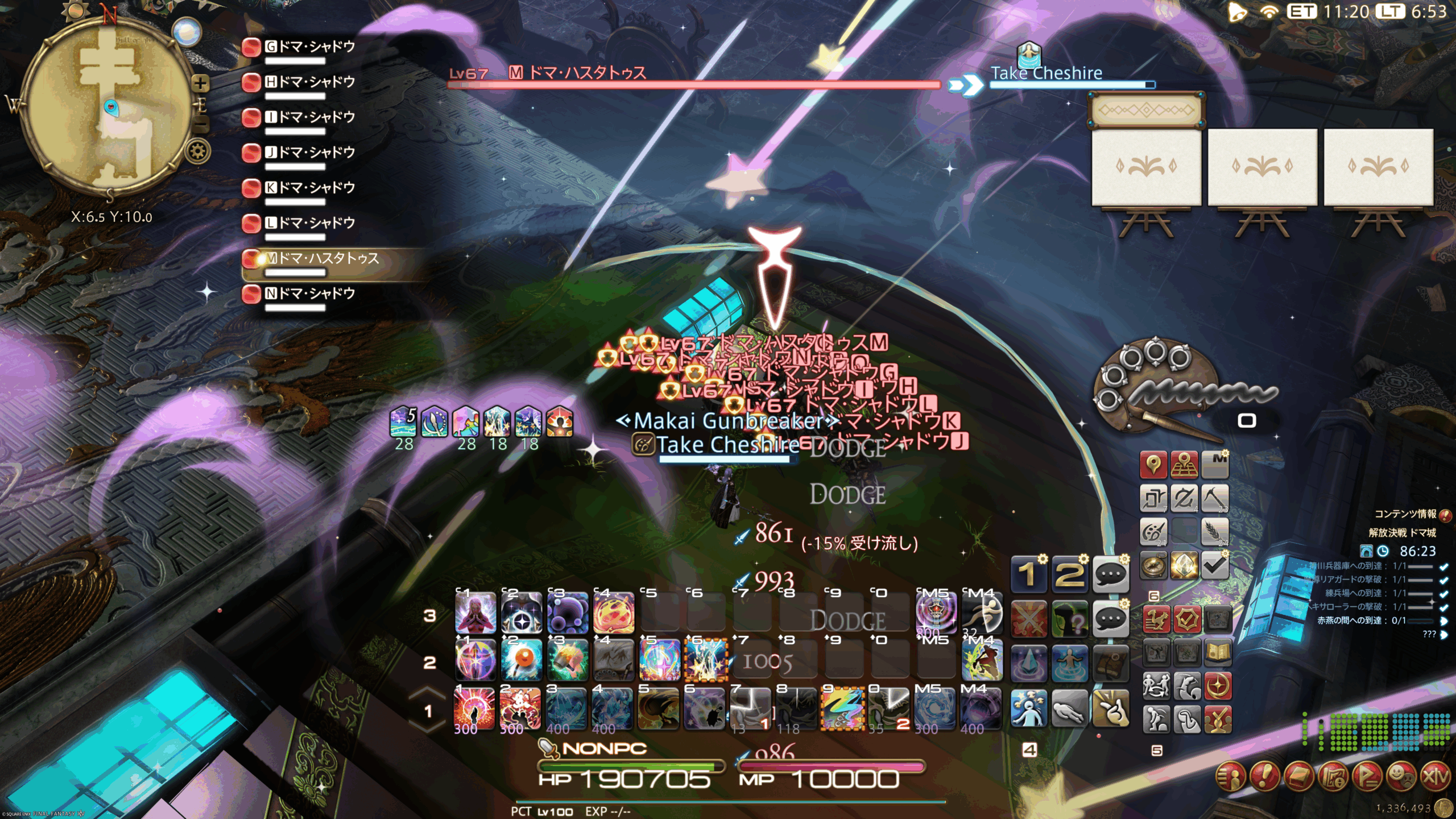Target enemy G ドマ・シャドウ in the enemy list
The height and width of the screenshot is (819, 1456).
(310, 47)
